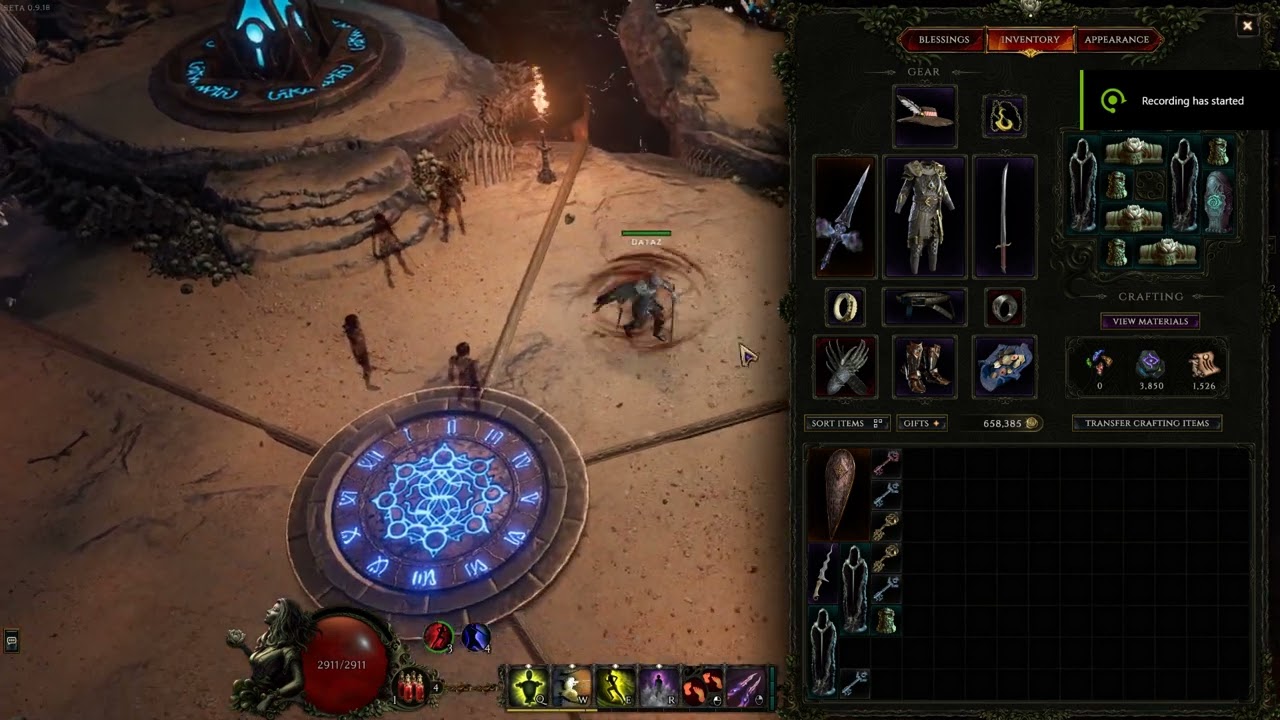
Task: Open the Appearance tab
Action: coord(1116,40)
